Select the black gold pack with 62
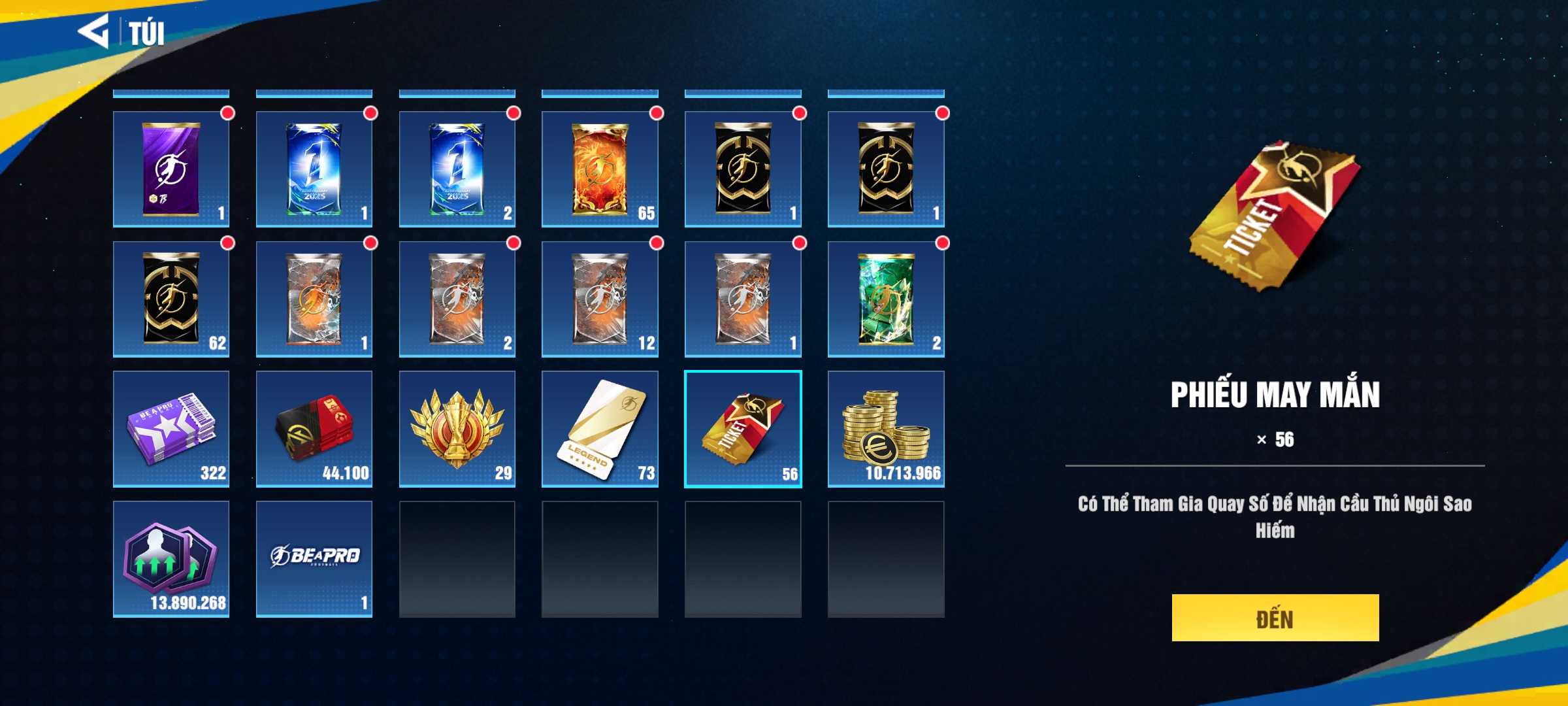This screenshot has height=706, width=1568. (171, 299)
